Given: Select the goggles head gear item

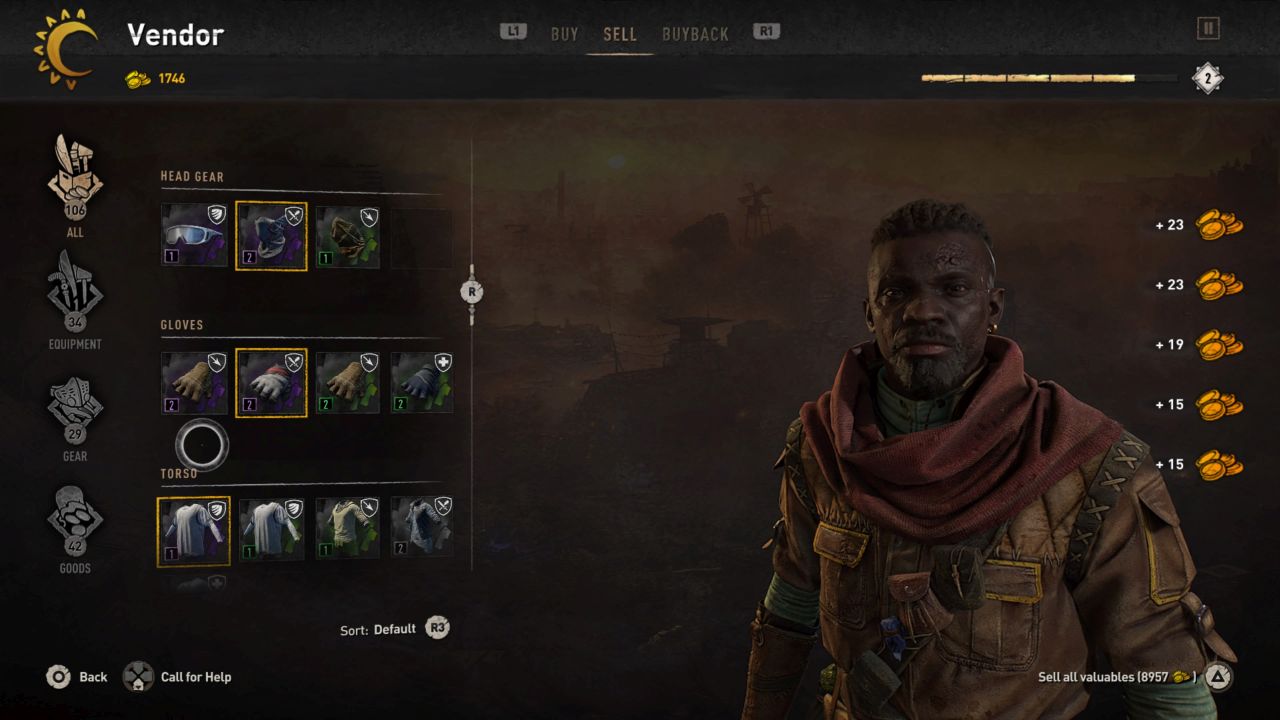Looking at the screenshot, I should (194, 236).
